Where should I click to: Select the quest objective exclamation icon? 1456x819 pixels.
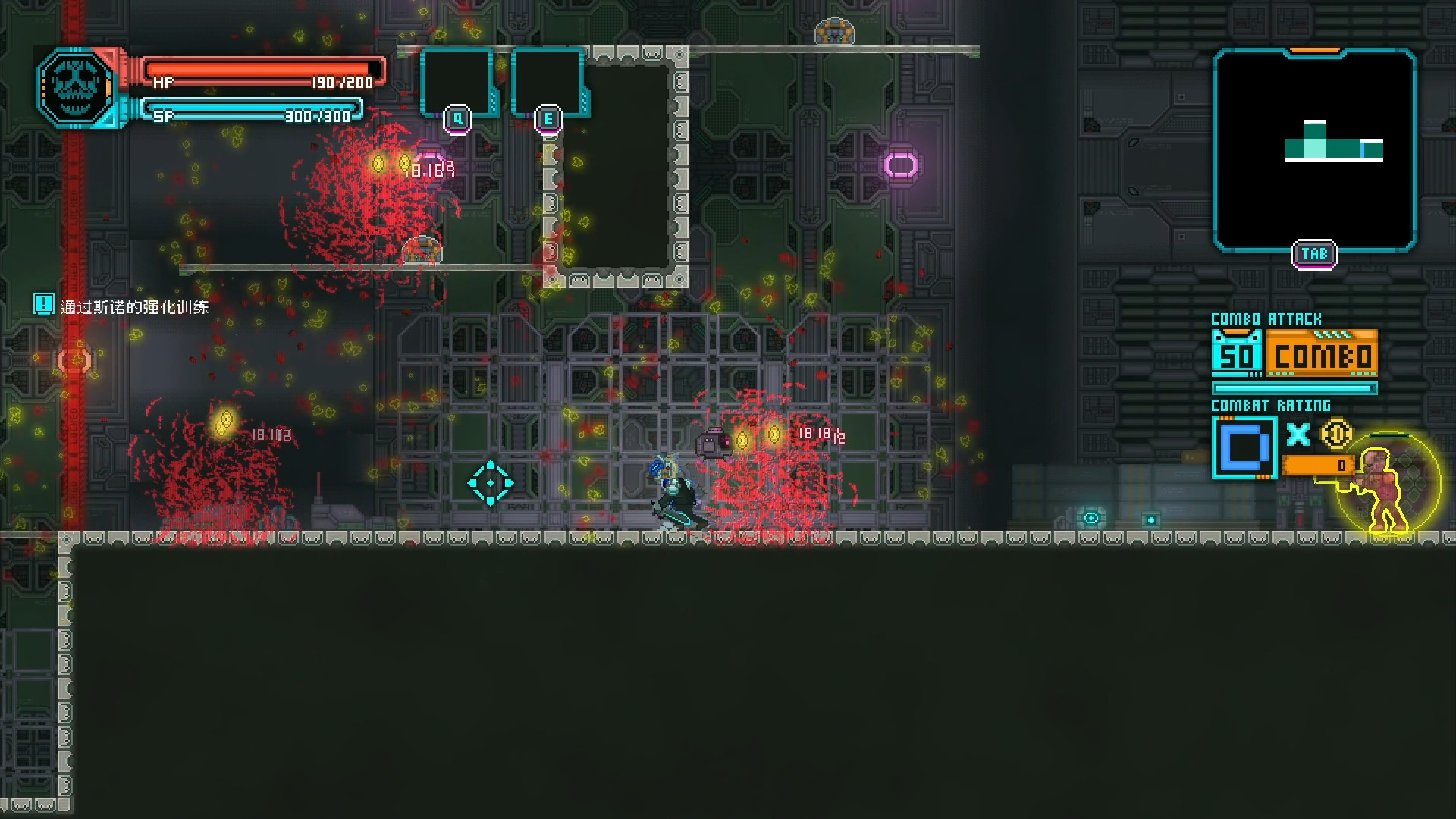pos(43,305)
